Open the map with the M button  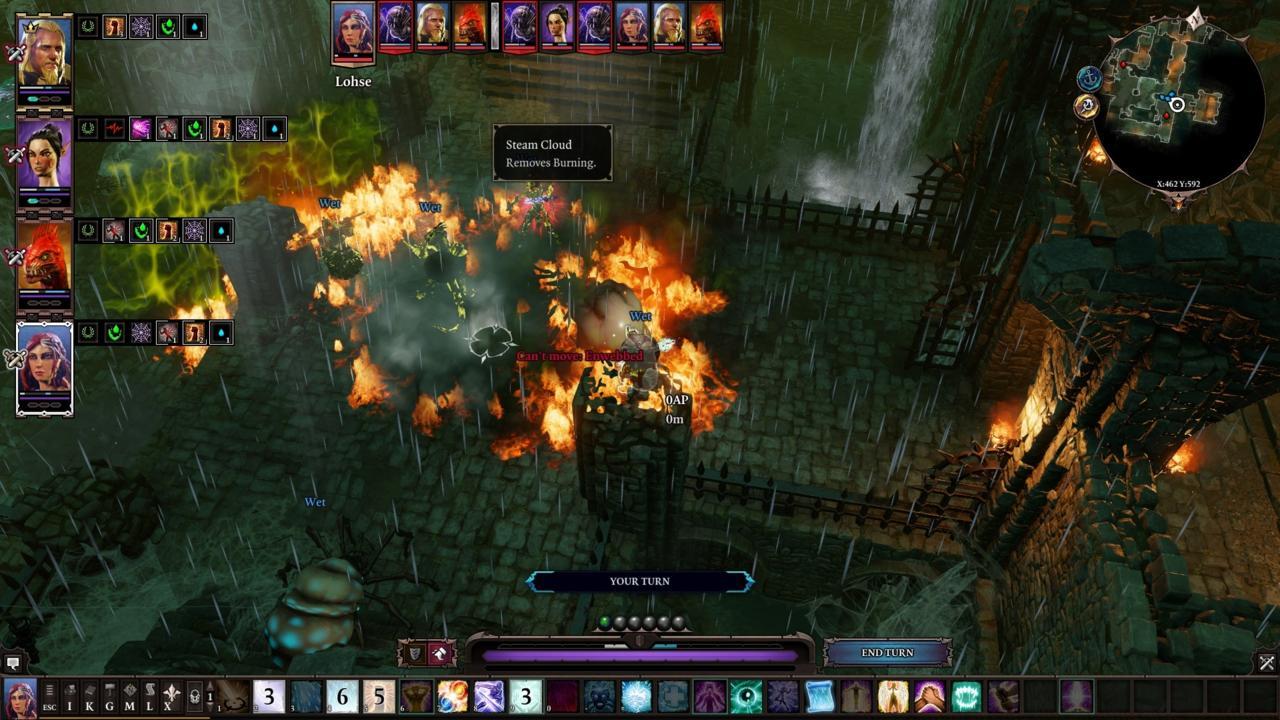pos(130,696)
